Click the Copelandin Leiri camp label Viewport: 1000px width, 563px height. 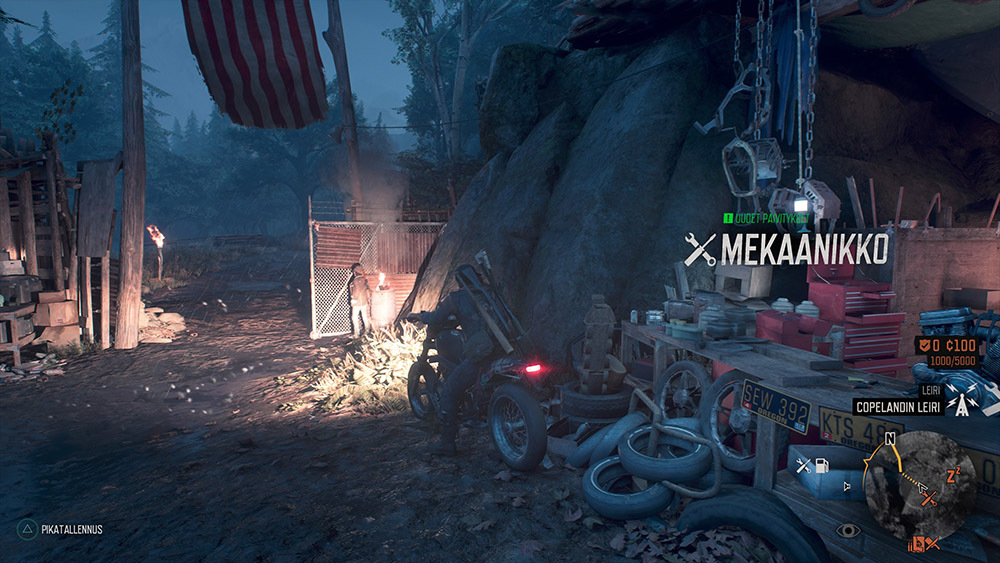click(x=897, y=406)
